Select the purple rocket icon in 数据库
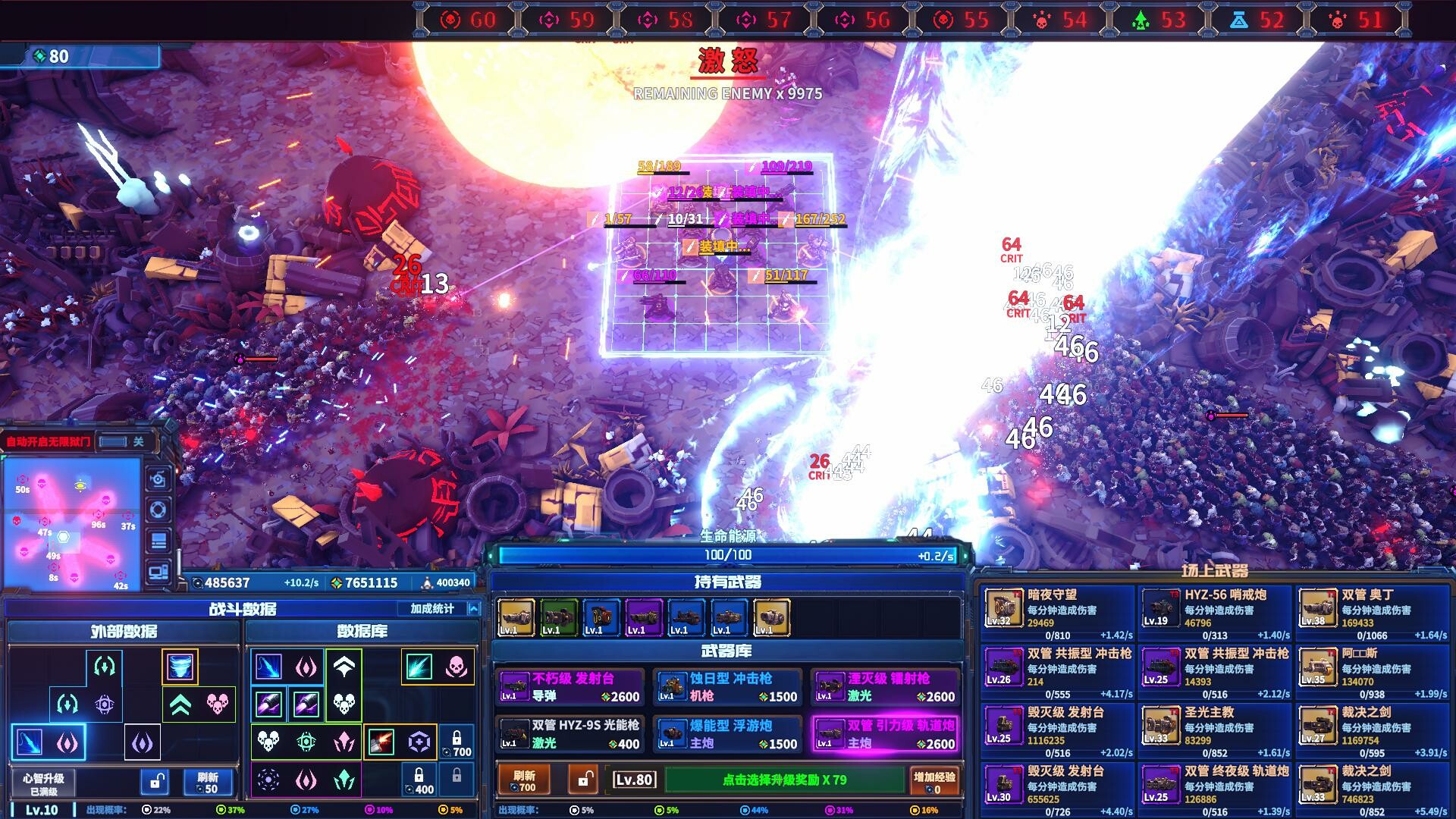This screenshot has width=1456, height=819. (268, 704)
